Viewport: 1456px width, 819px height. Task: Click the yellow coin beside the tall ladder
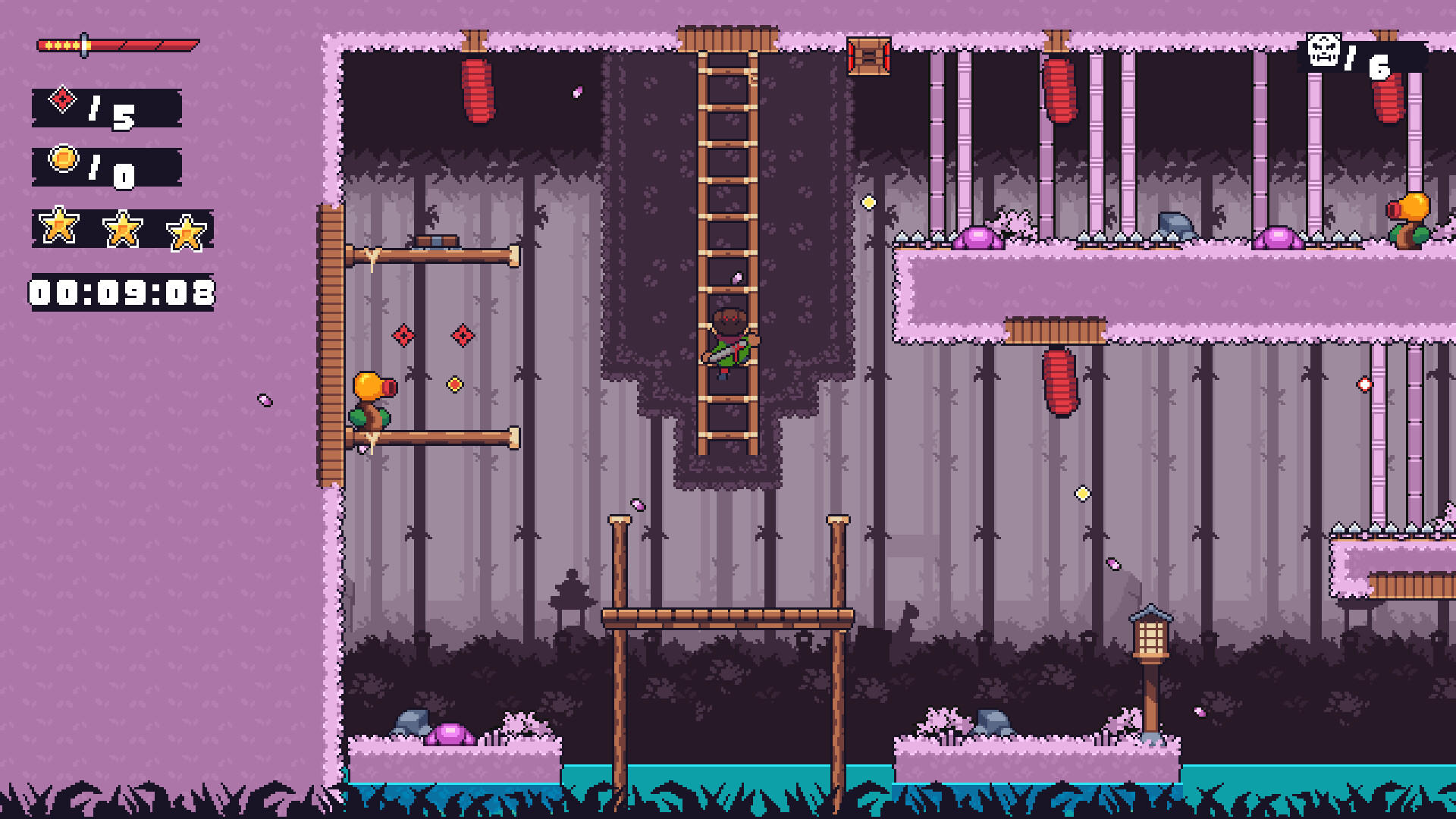(x=869, y=201)
